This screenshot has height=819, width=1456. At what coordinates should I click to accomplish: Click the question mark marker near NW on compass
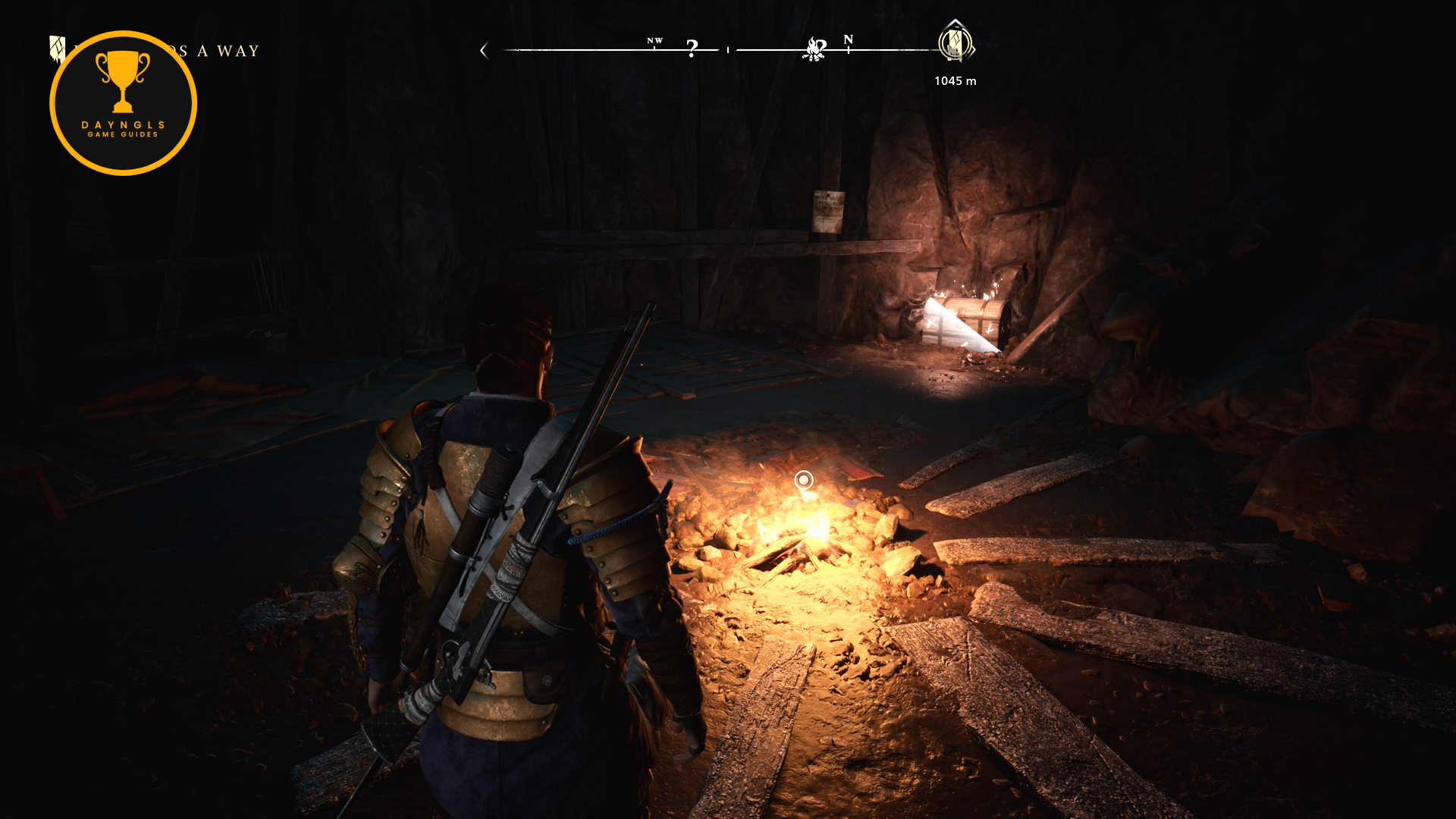coord(692,49)
